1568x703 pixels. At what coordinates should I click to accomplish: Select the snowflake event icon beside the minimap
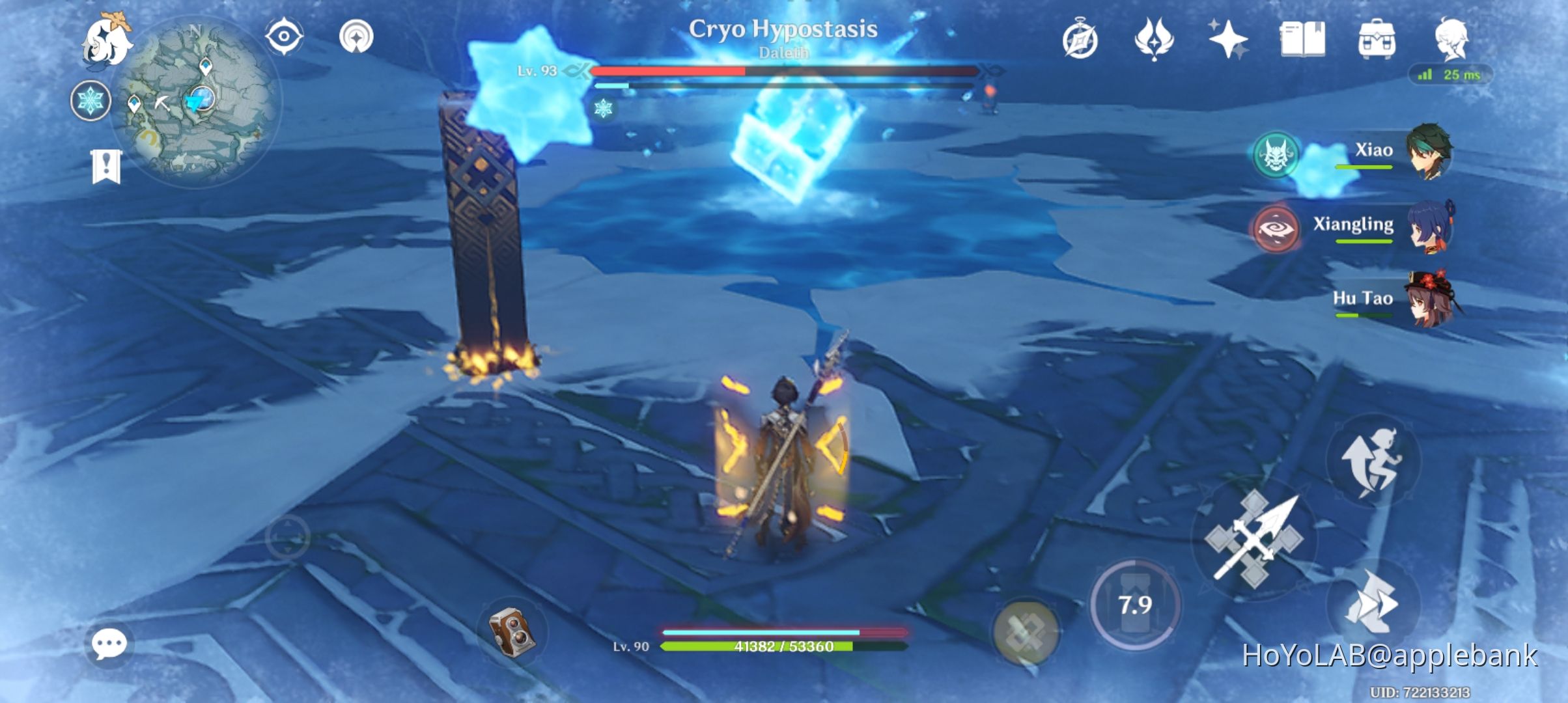click(x=91, y=101)
